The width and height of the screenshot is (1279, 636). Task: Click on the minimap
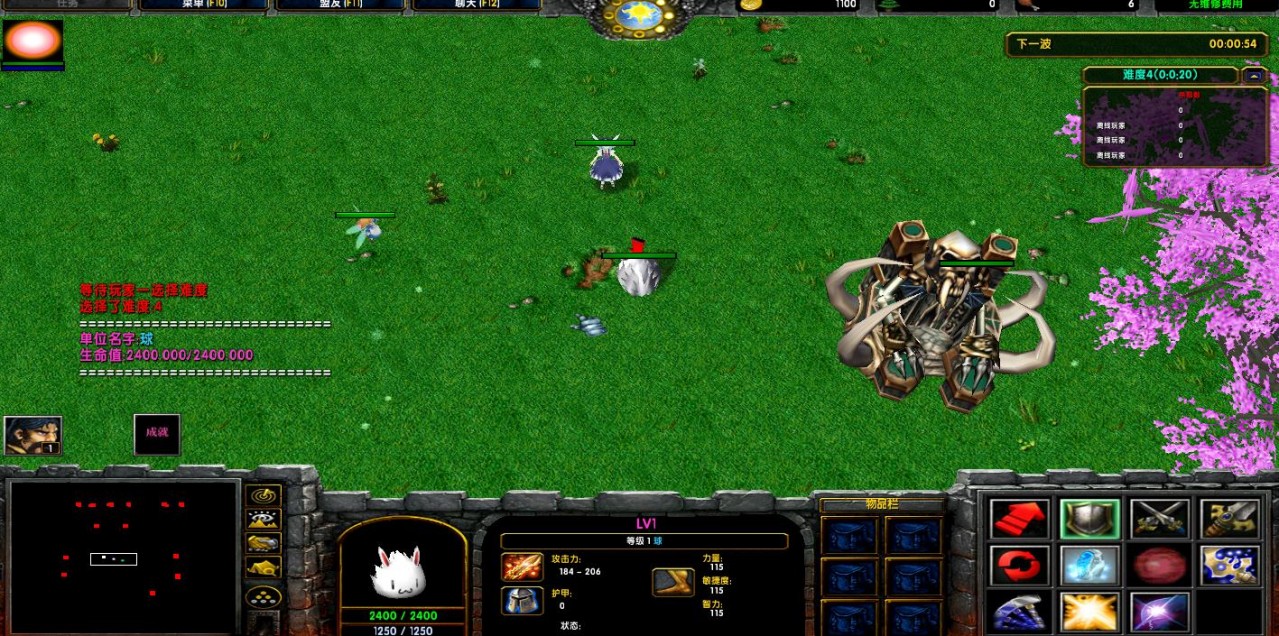point(123,555)
